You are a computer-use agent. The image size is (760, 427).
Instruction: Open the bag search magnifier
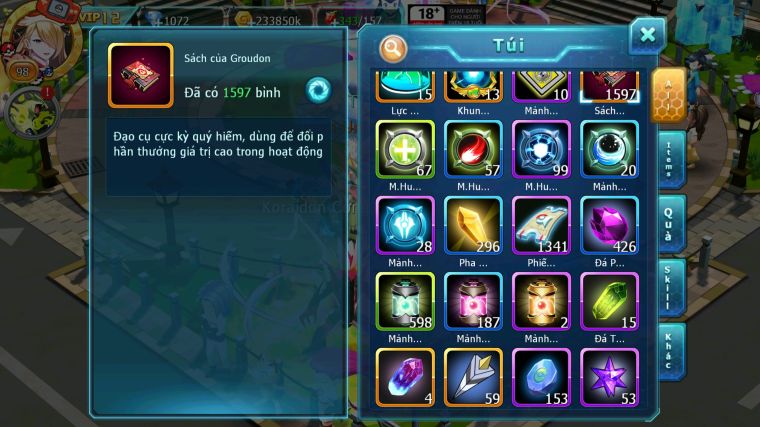pos(394,47)
